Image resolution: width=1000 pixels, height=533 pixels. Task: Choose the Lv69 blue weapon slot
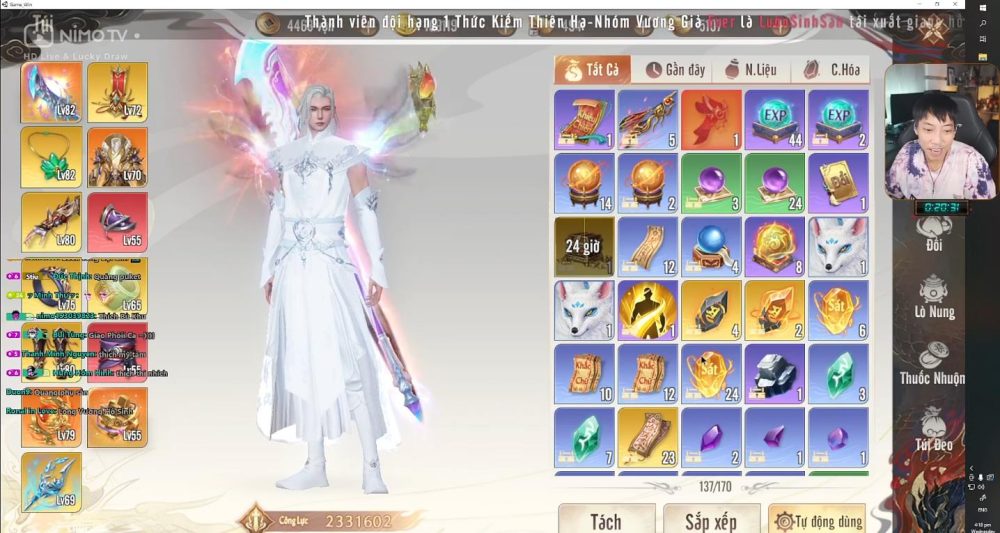(52, 481)
